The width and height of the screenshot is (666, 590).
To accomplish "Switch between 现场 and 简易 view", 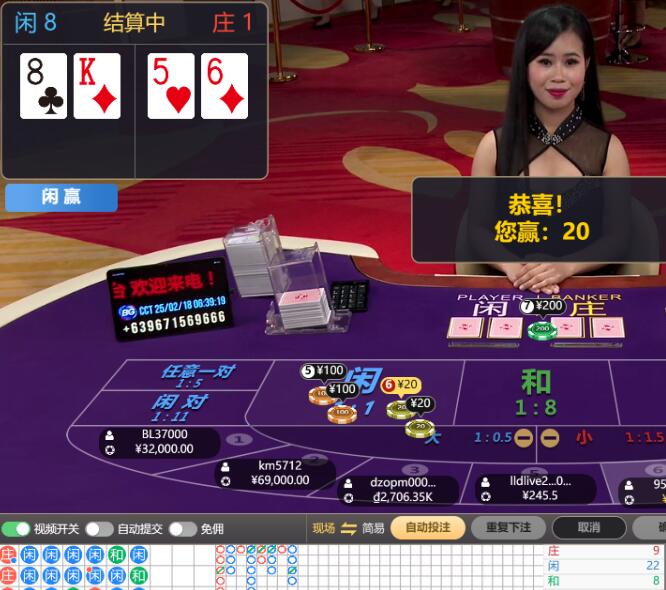I will point(348,528).
